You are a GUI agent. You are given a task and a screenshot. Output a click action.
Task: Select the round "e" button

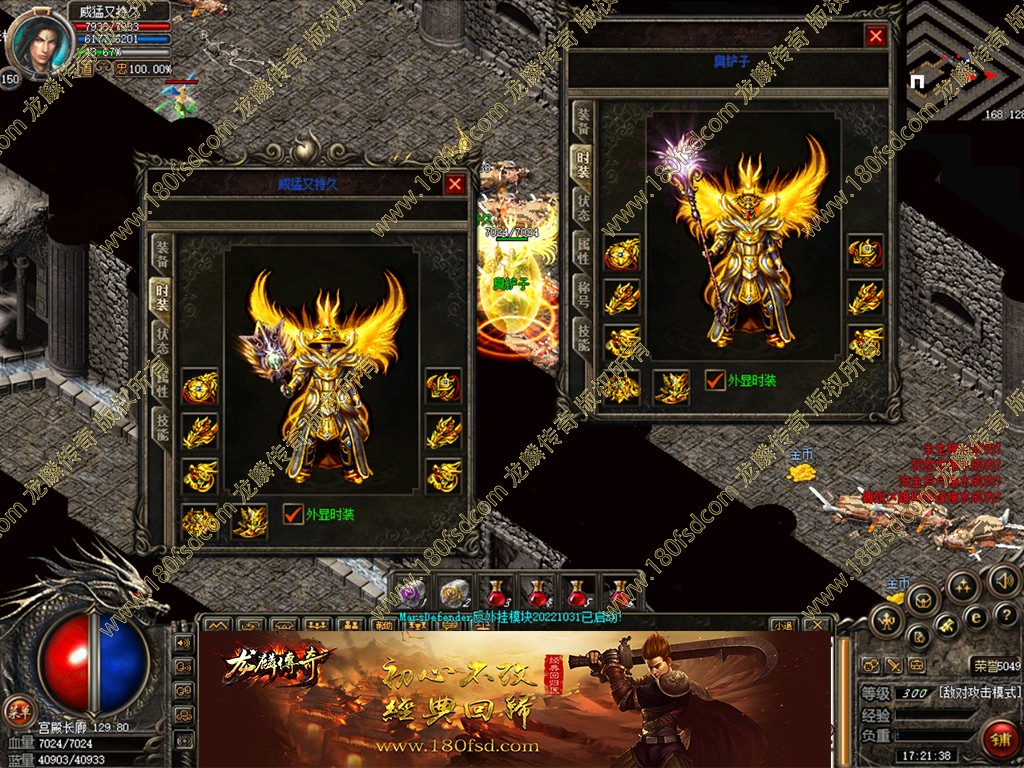[977, 617]
